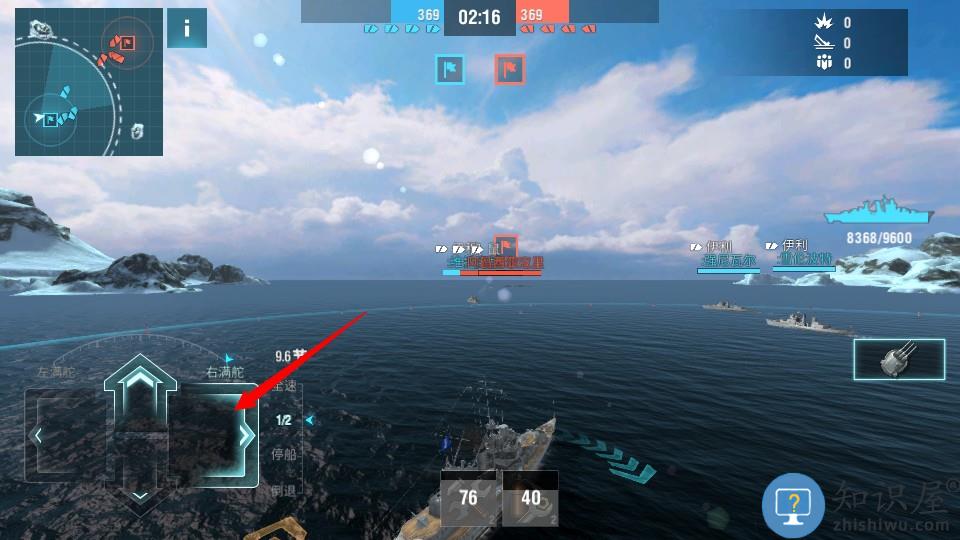The width and height of the screenshot is (960, 540).
Task: Select the blue team flag capture marker
Action: coord(450,69)
